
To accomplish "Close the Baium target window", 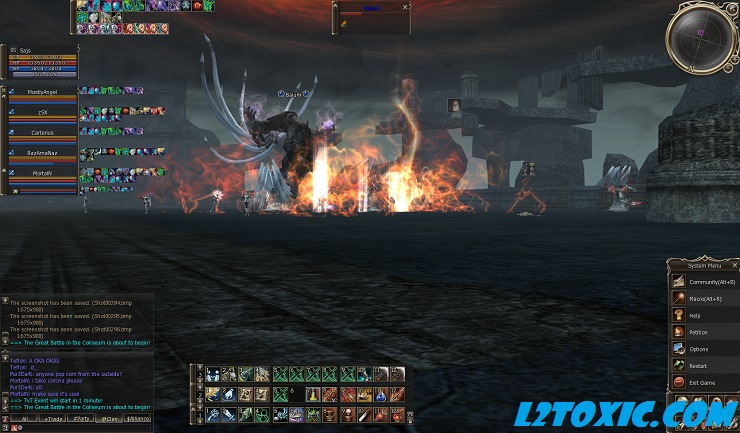I will click(x=405, y=7).
